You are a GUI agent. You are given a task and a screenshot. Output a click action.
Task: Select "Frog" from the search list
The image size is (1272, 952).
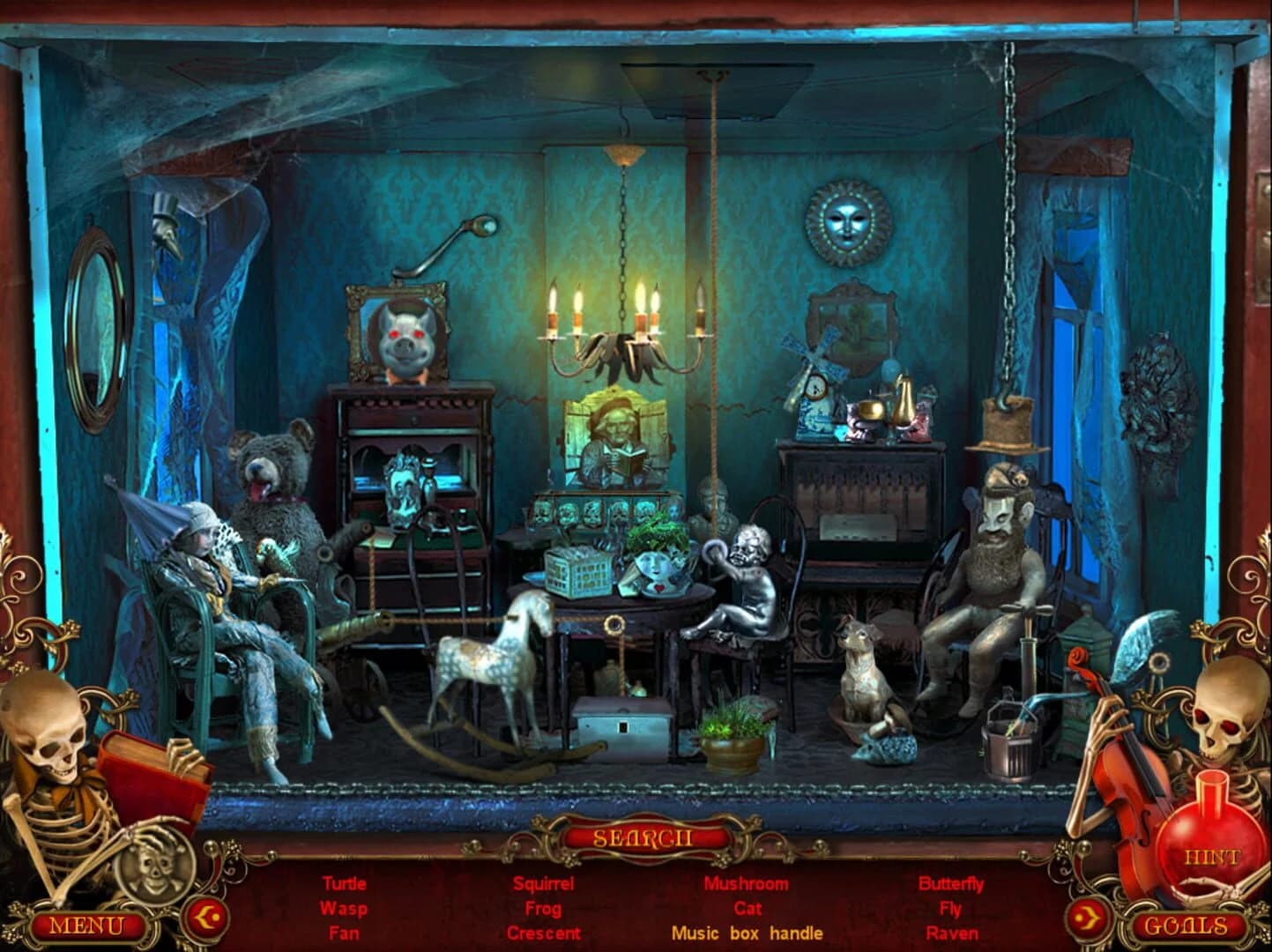[x=545, y=908]
